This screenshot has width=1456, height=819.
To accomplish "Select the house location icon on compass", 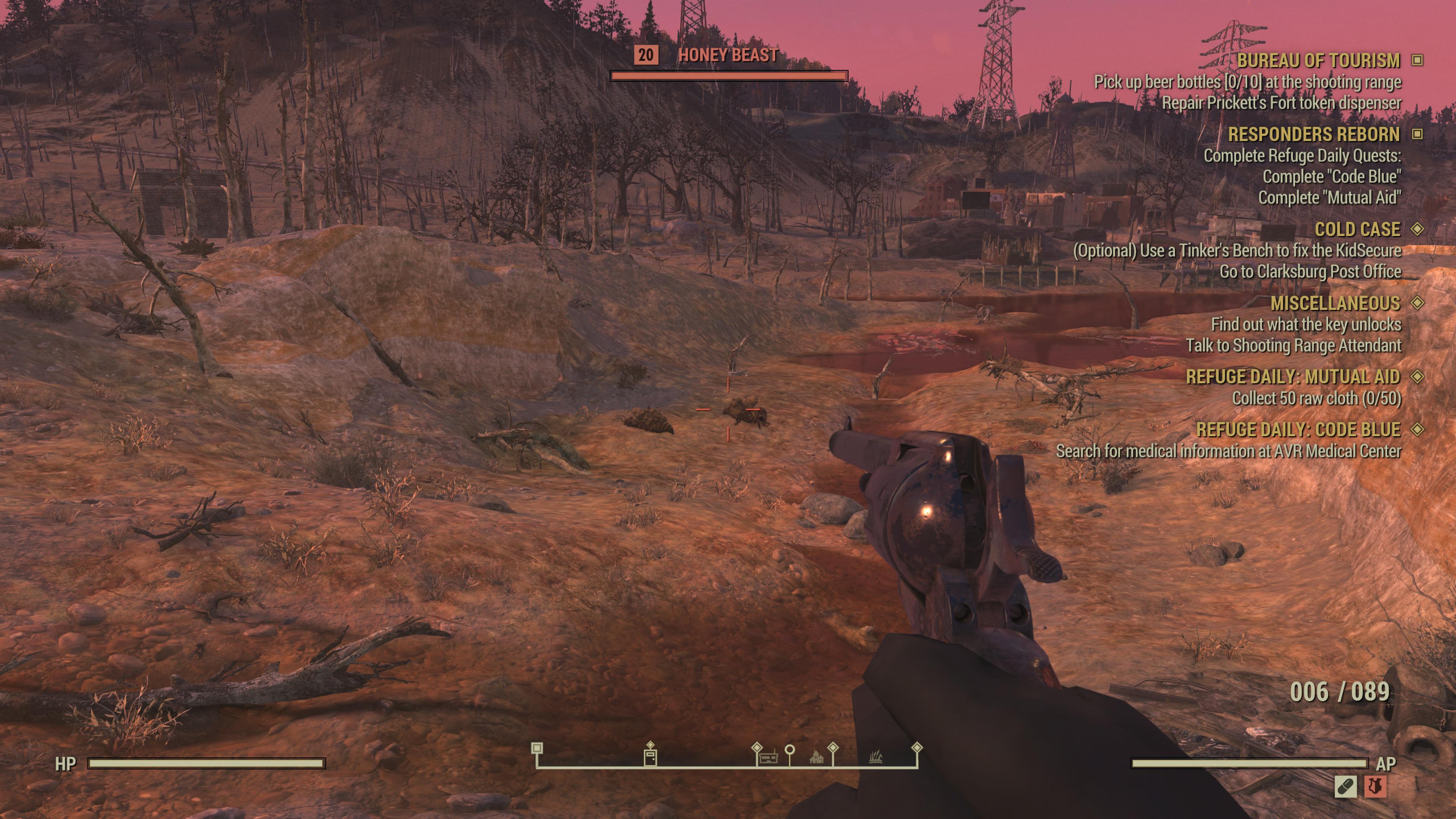I will pyautogui.click(x=816, y=758).
